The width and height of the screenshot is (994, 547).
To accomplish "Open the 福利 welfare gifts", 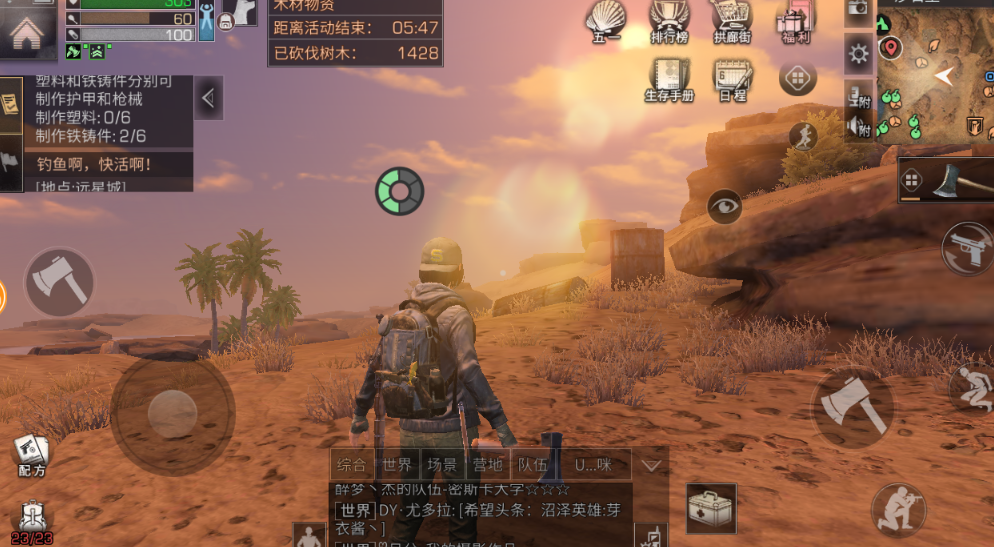I will pos(796,22).
